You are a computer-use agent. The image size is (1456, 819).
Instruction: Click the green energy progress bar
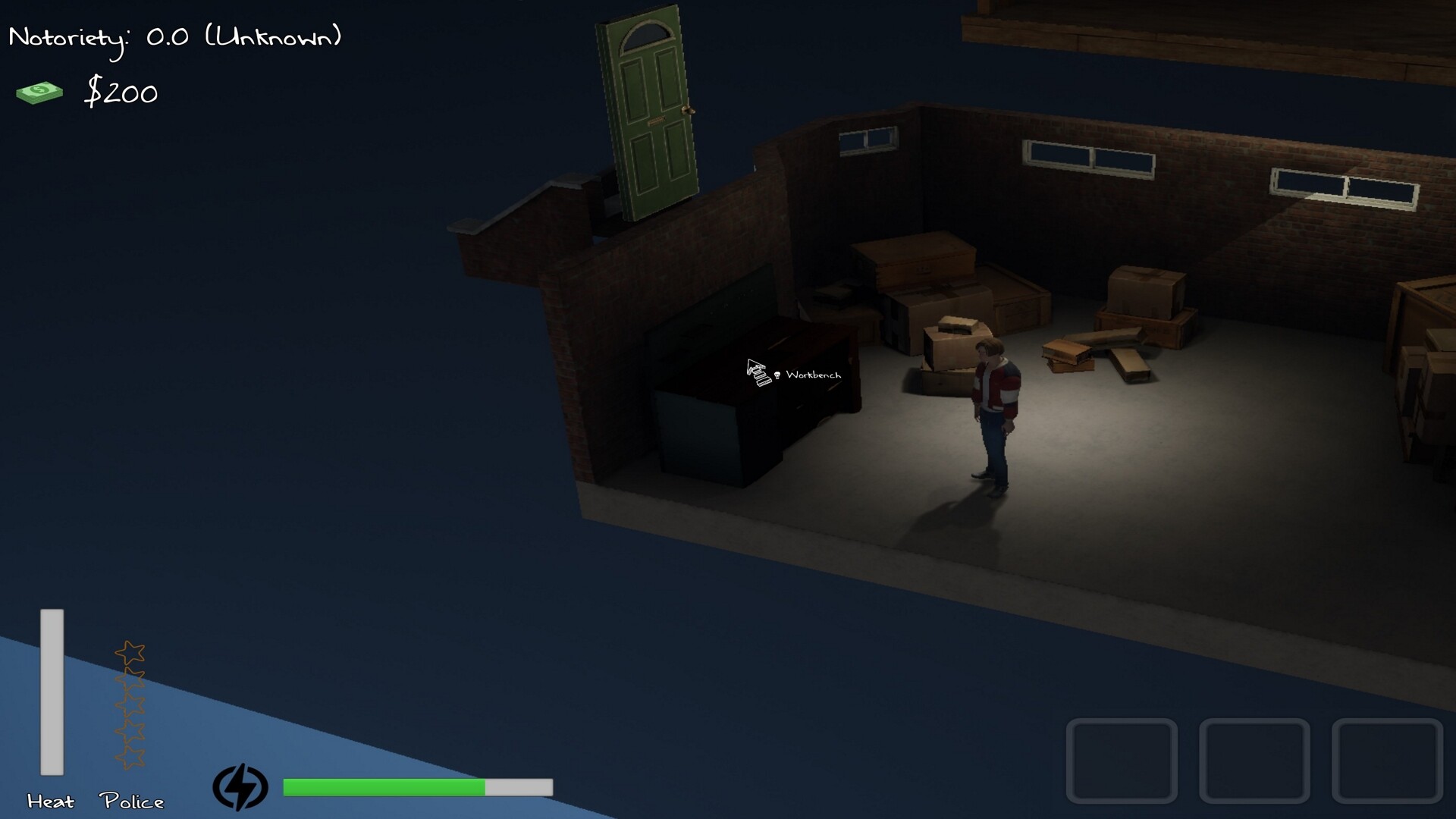(383, 789)
